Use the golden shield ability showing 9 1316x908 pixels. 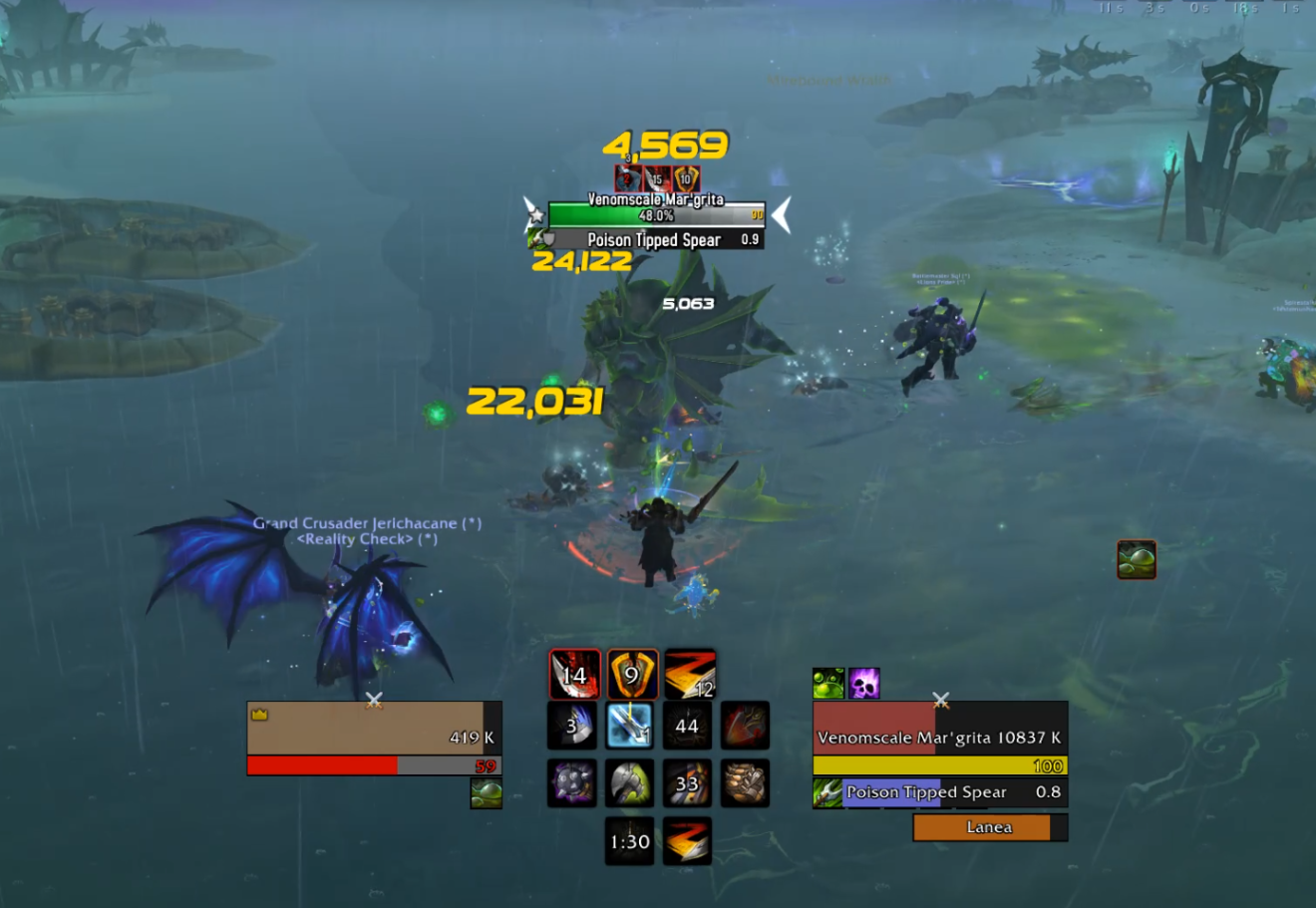[x=632, y=675]
